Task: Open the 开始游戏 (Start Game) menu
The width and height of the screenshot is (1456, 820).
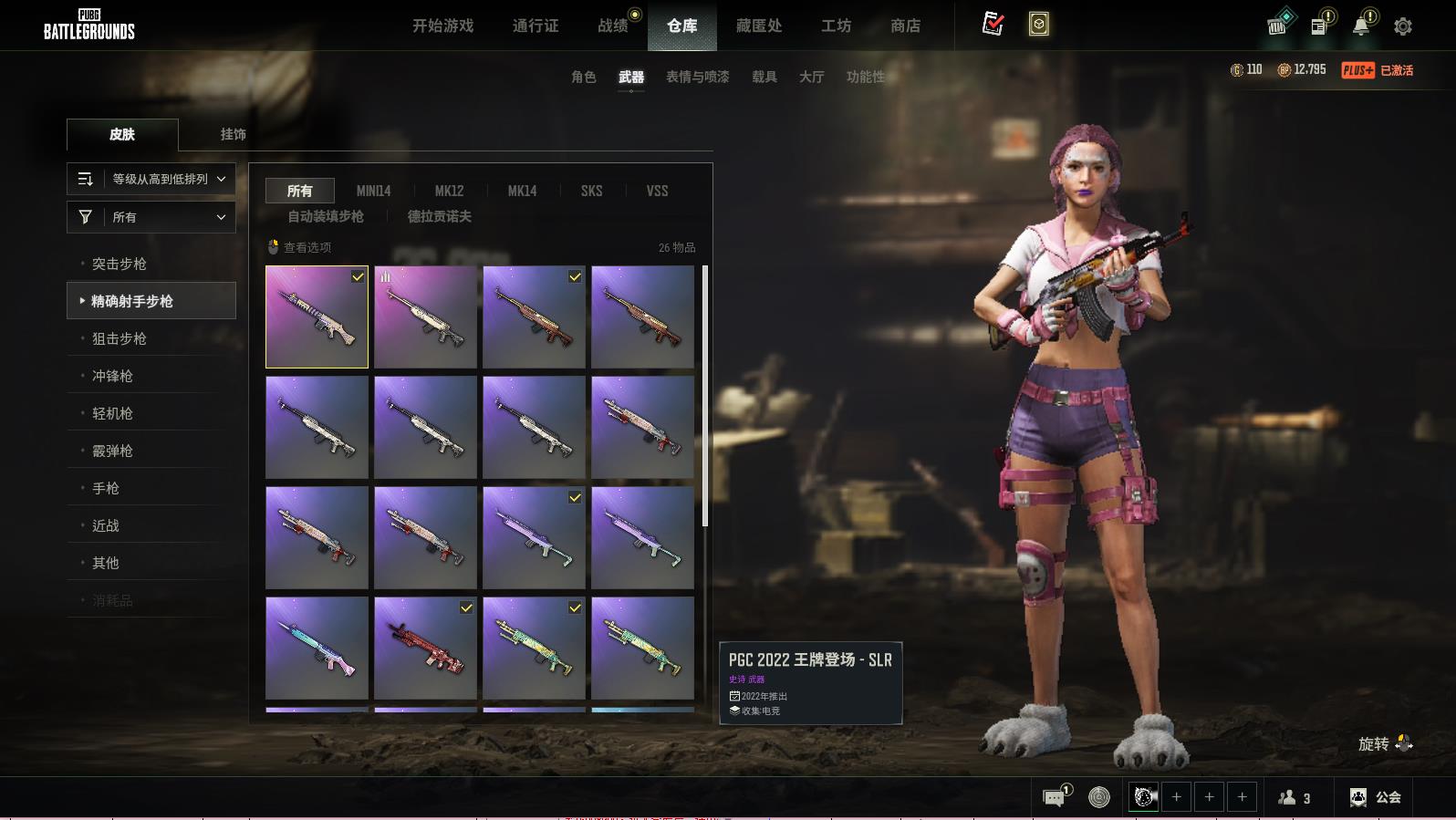Action: pyautogui.click(x=442, y=26)
